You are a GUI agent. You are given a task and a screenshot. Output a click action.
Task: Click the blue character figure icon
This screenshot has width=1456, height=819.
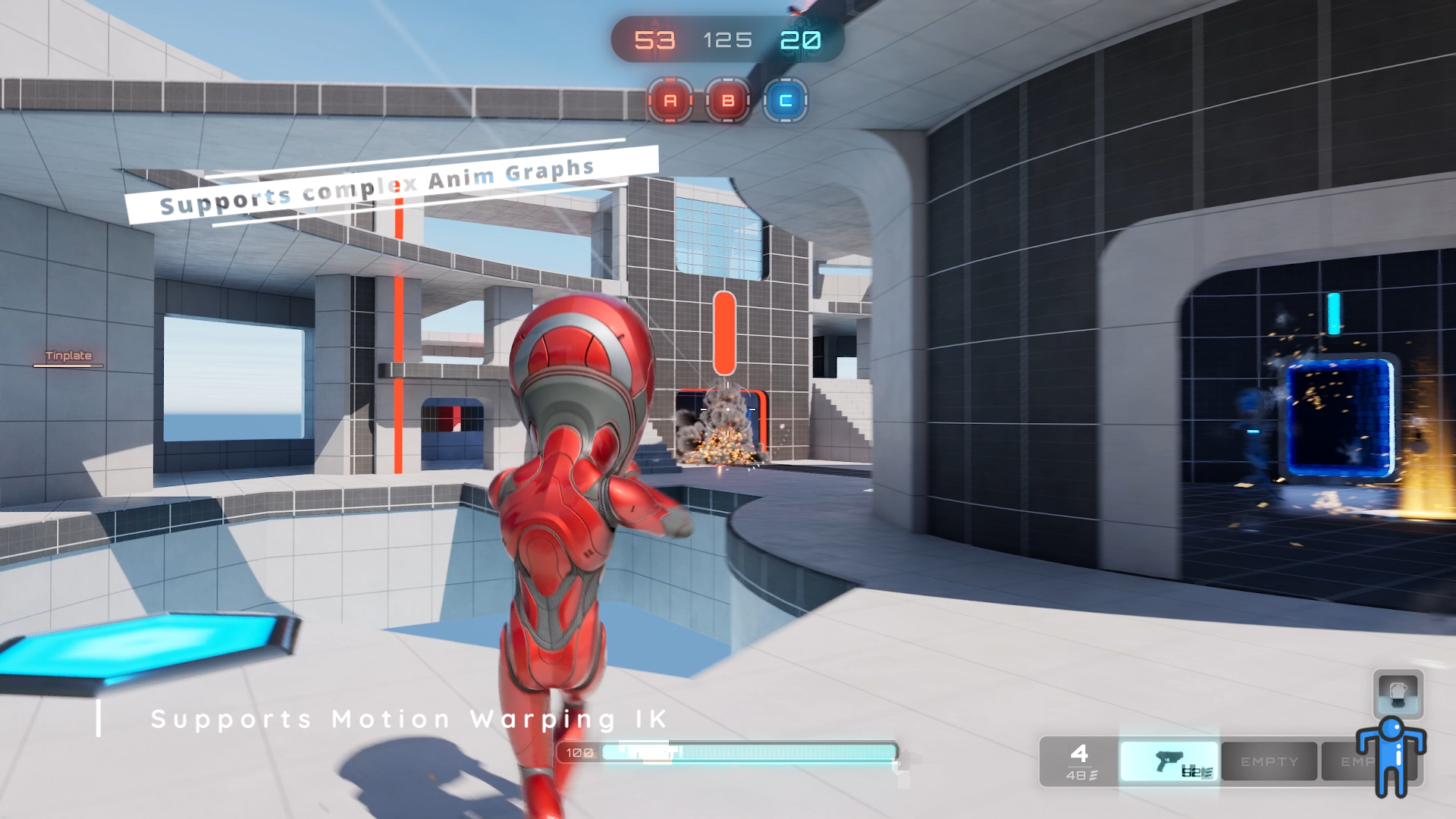coord(1391,756)
